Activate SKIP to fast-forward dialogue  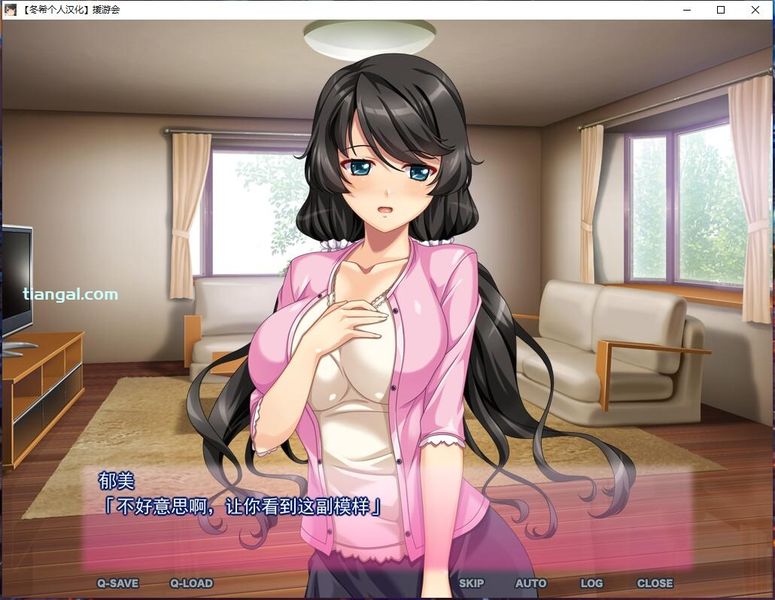[x=471, y=583]
